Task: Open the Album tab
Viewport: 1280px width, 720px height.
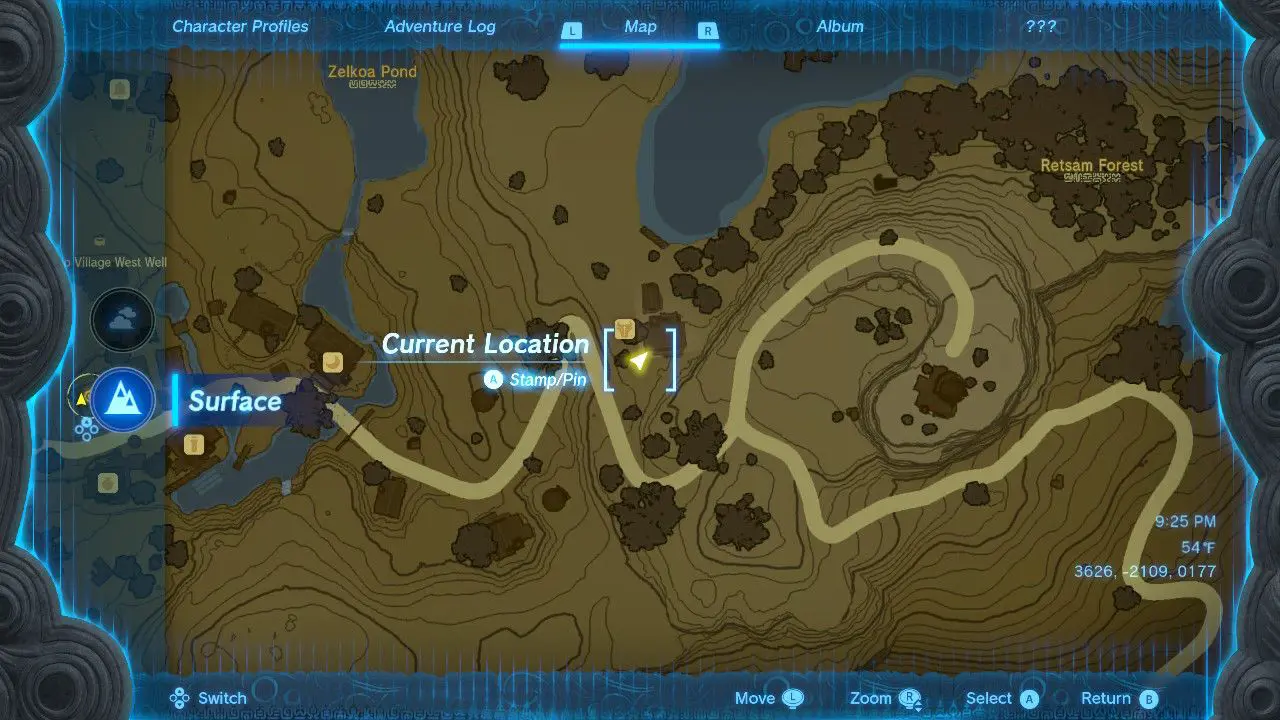Action: coord(840,26)
